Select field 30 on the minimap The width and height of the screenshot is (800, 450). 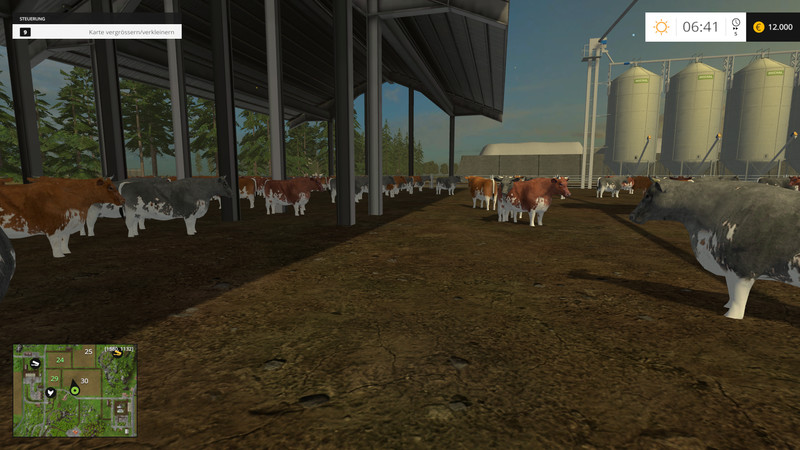(x=84, y=380)
